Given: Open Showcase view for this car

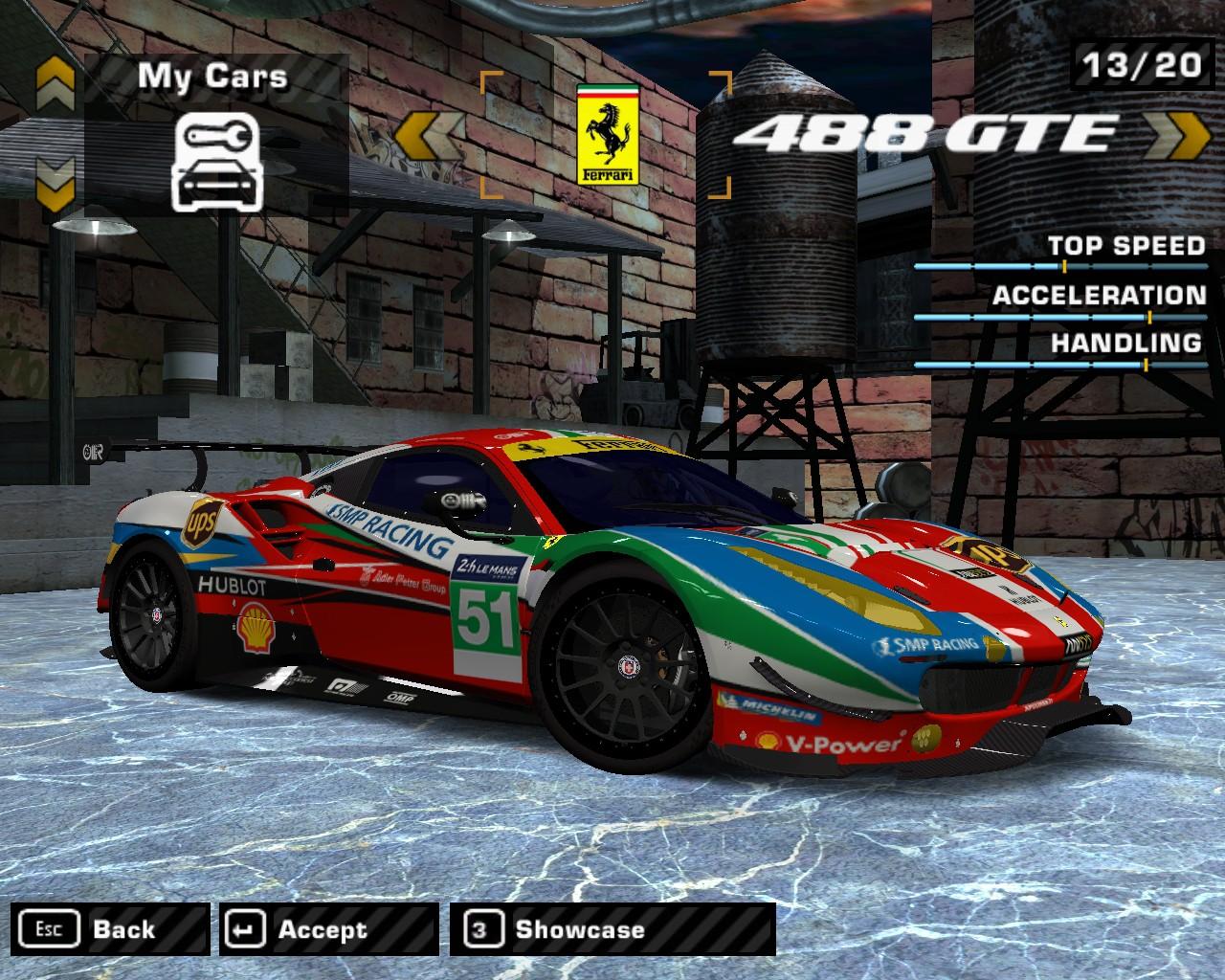Looking at the screenshot, I should click(612, 929).
